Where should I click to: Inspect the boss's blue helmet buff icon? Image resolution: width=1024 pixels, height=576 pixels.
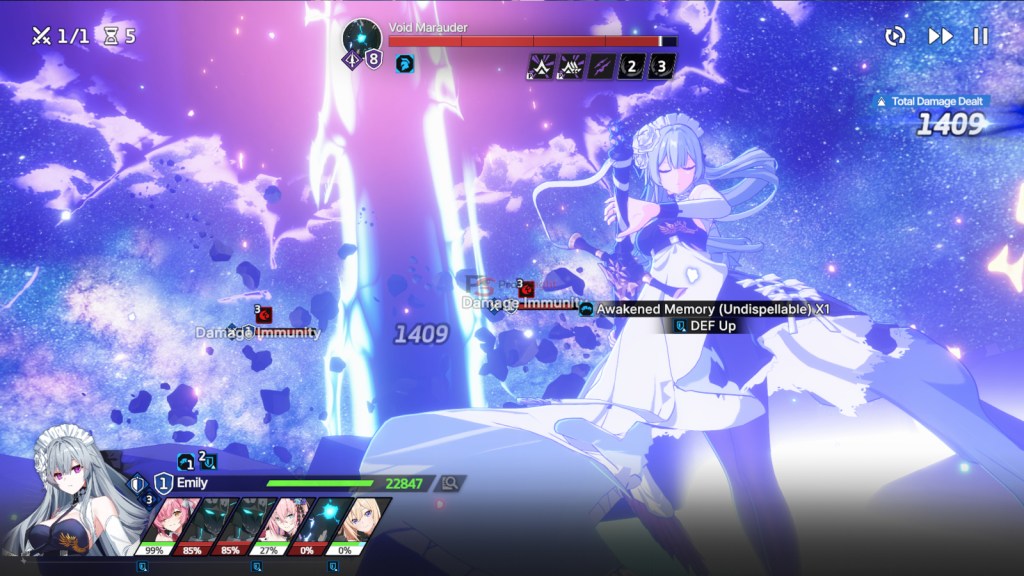pyautogui.click(x=404, y=65)
